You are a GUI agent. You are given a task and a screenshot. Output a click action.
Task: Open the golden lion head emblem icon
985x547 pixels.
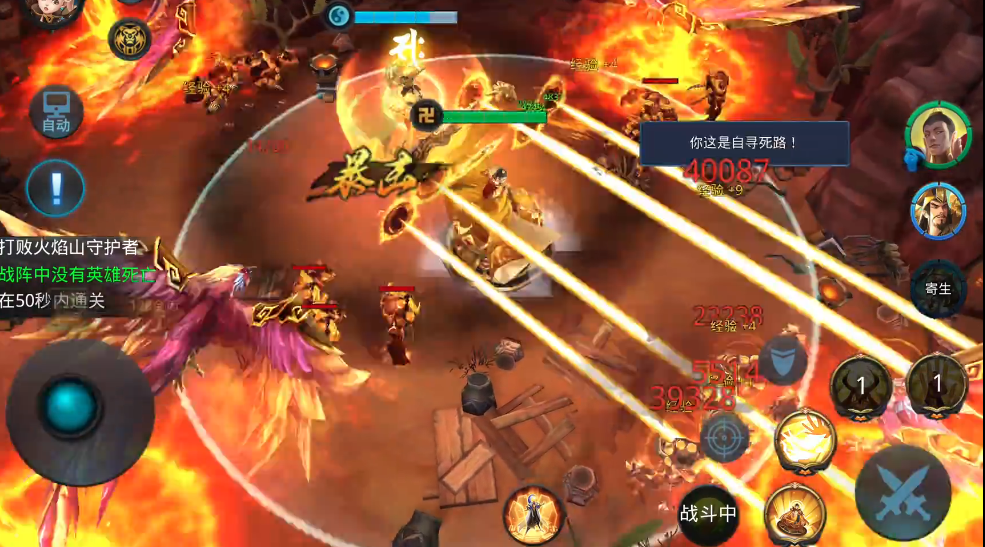pyautogui.click(x=130, y=40)
